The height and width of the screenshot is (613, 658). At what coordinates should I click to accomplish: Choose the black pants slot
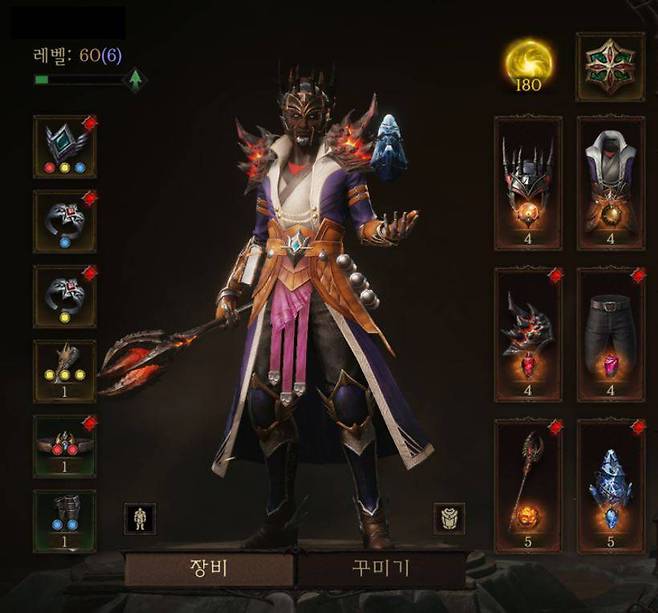pos(610,333)
